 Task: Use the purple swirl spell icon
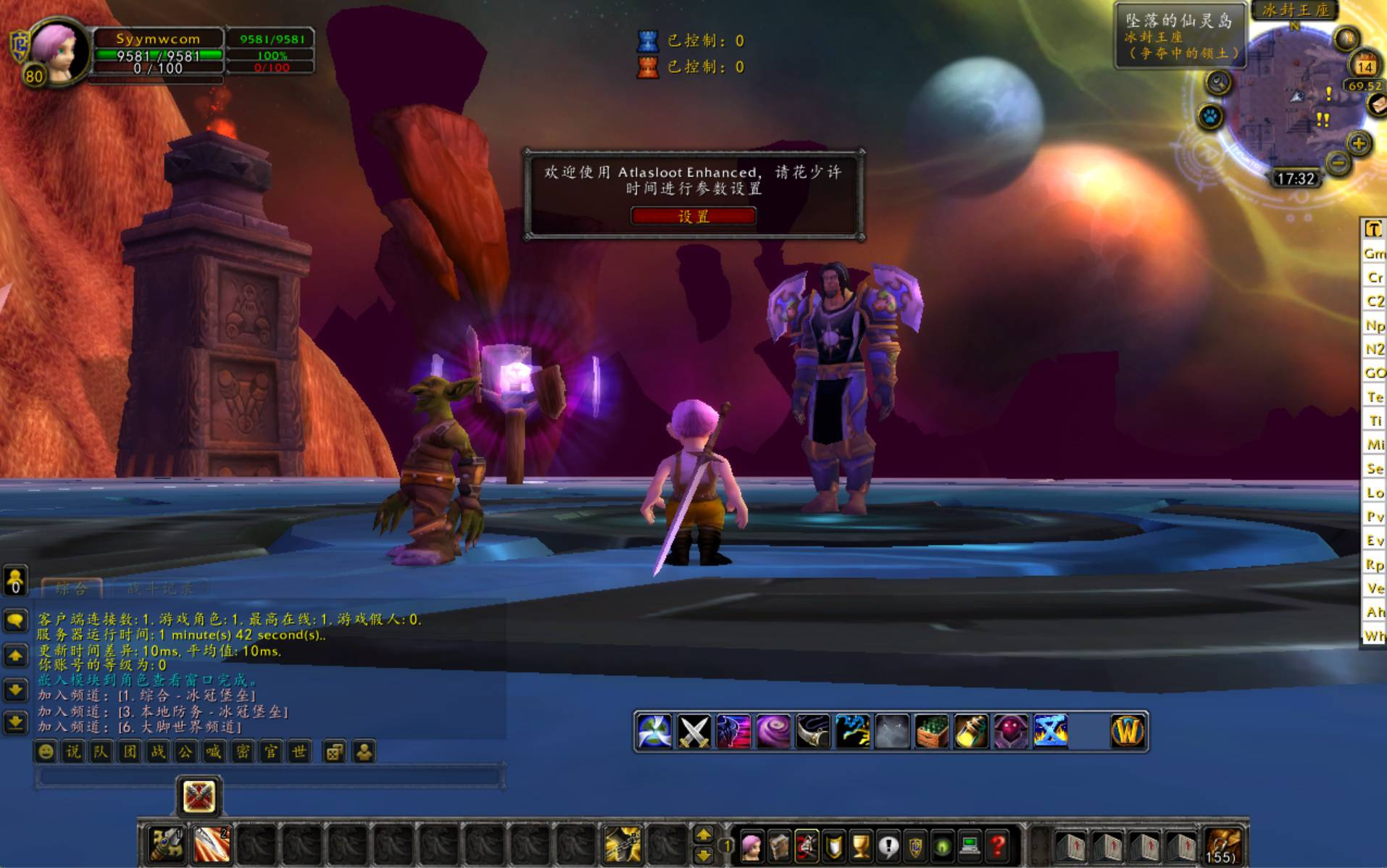pyautogui.click(x=772, y=732)
